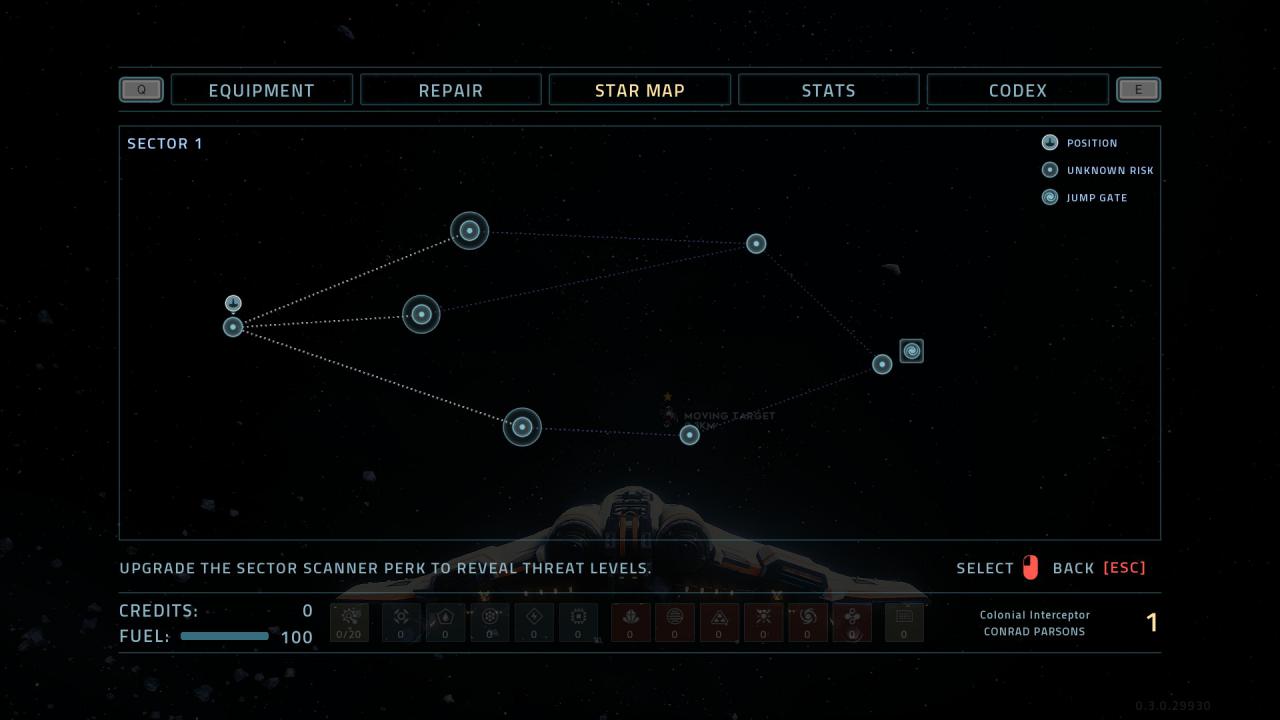Open the Codex tab
This screenshot has height=720, width=1280.
click(1017, 90)
